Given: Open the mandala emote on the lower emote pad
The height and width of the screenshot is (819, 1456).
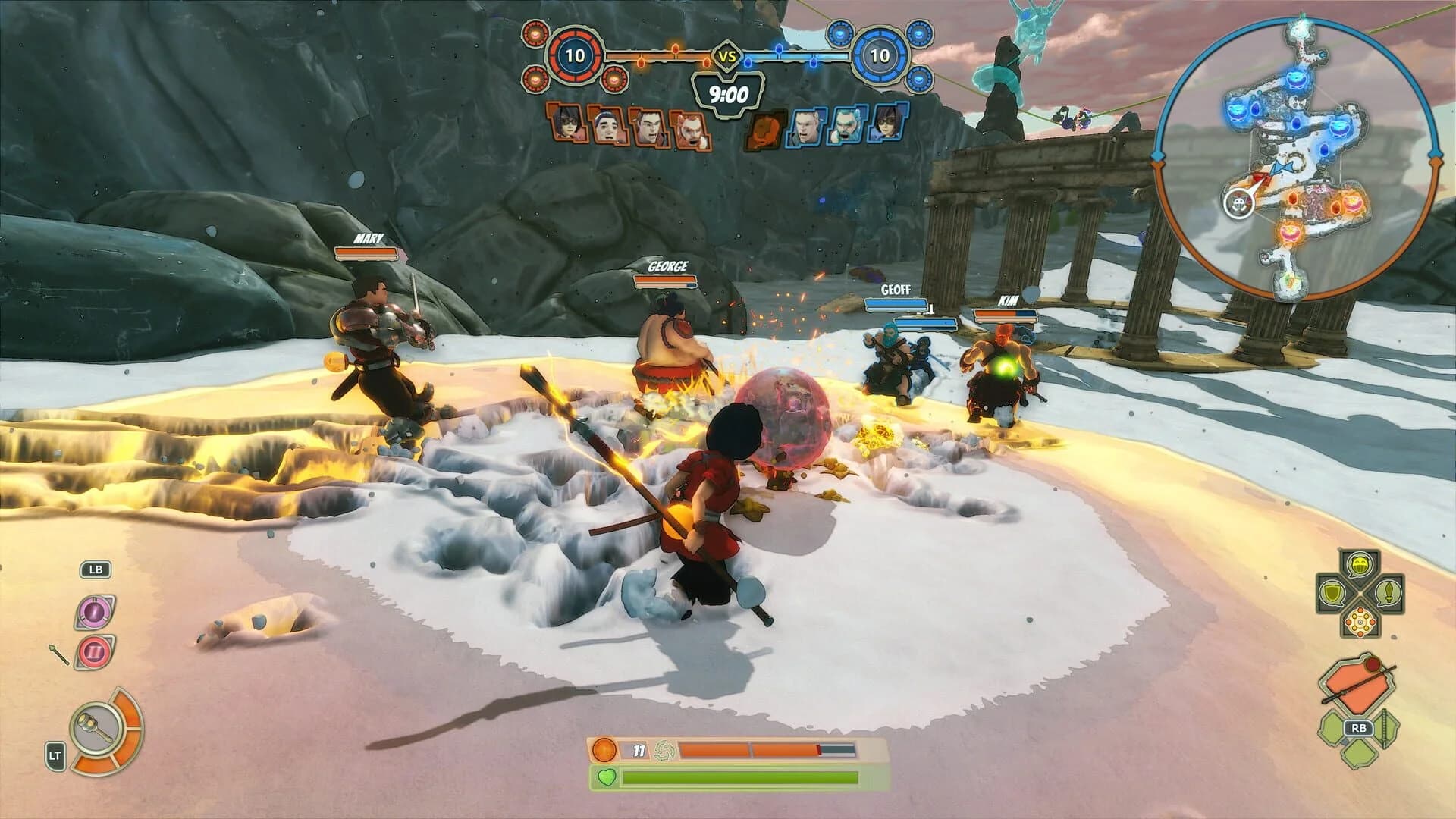Looking at the screenshot, I should (x=1360, y=622).
